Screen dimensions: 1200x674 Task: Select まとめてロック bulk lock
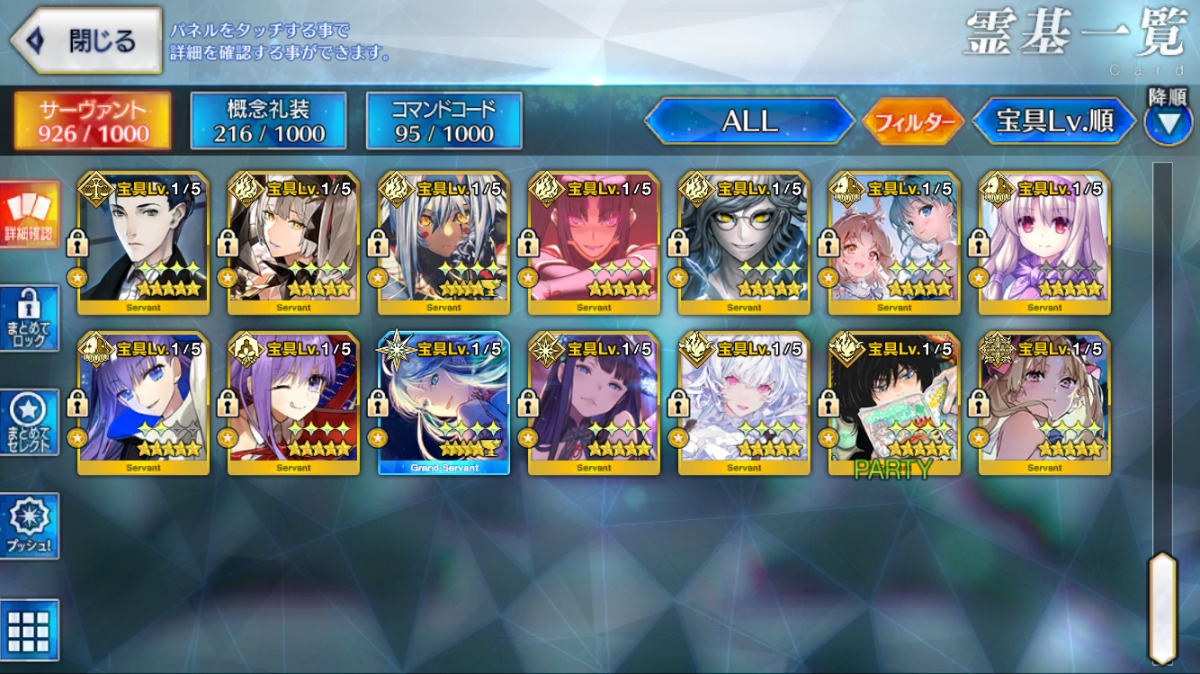[x=30, y=318]
